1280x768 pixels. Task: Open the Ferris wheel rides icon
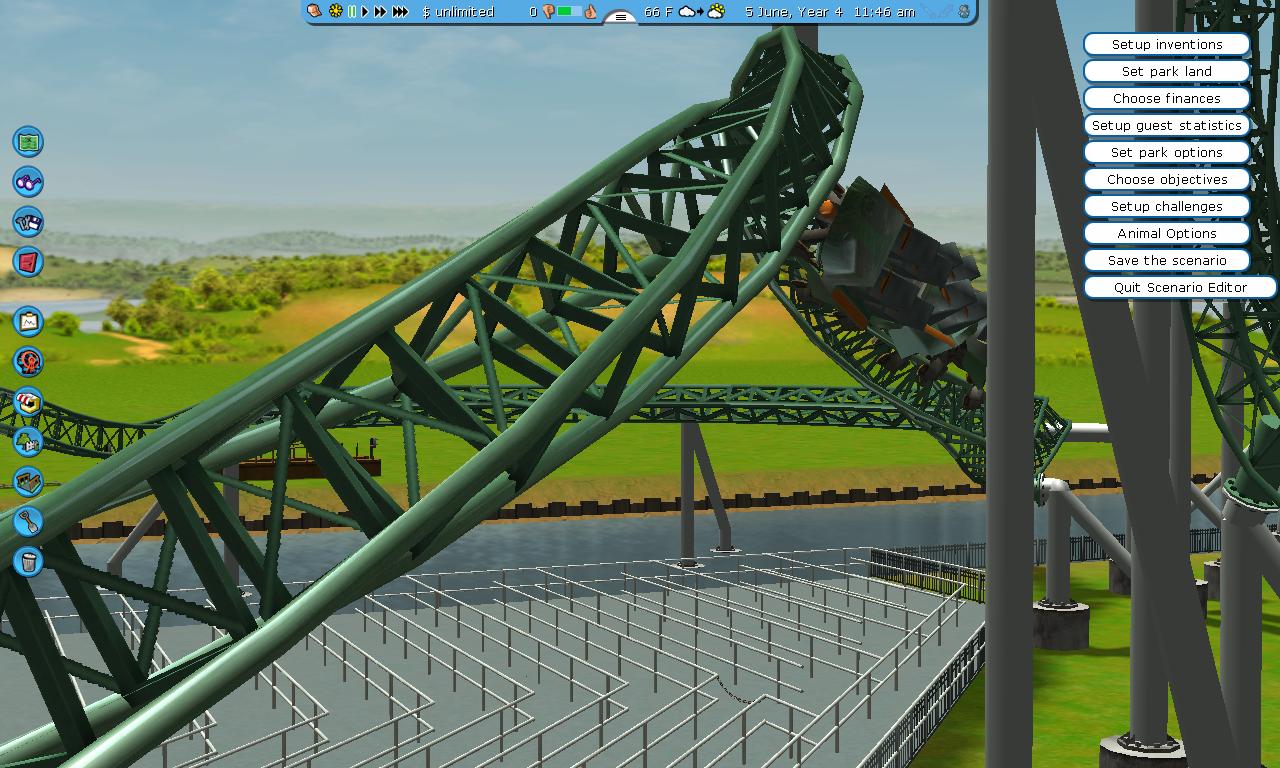click(28, 361)
